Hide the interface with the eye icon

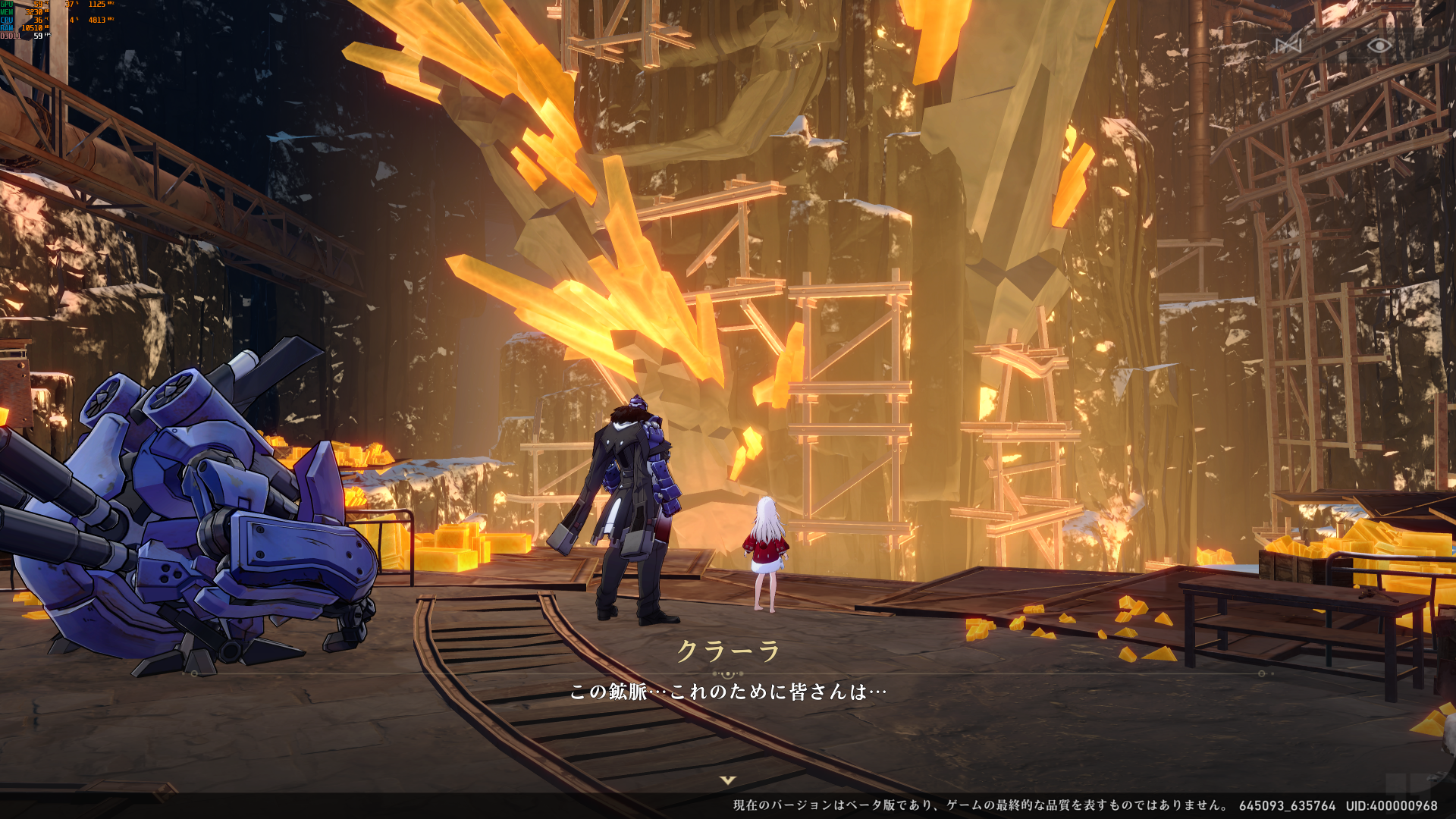1379,45
